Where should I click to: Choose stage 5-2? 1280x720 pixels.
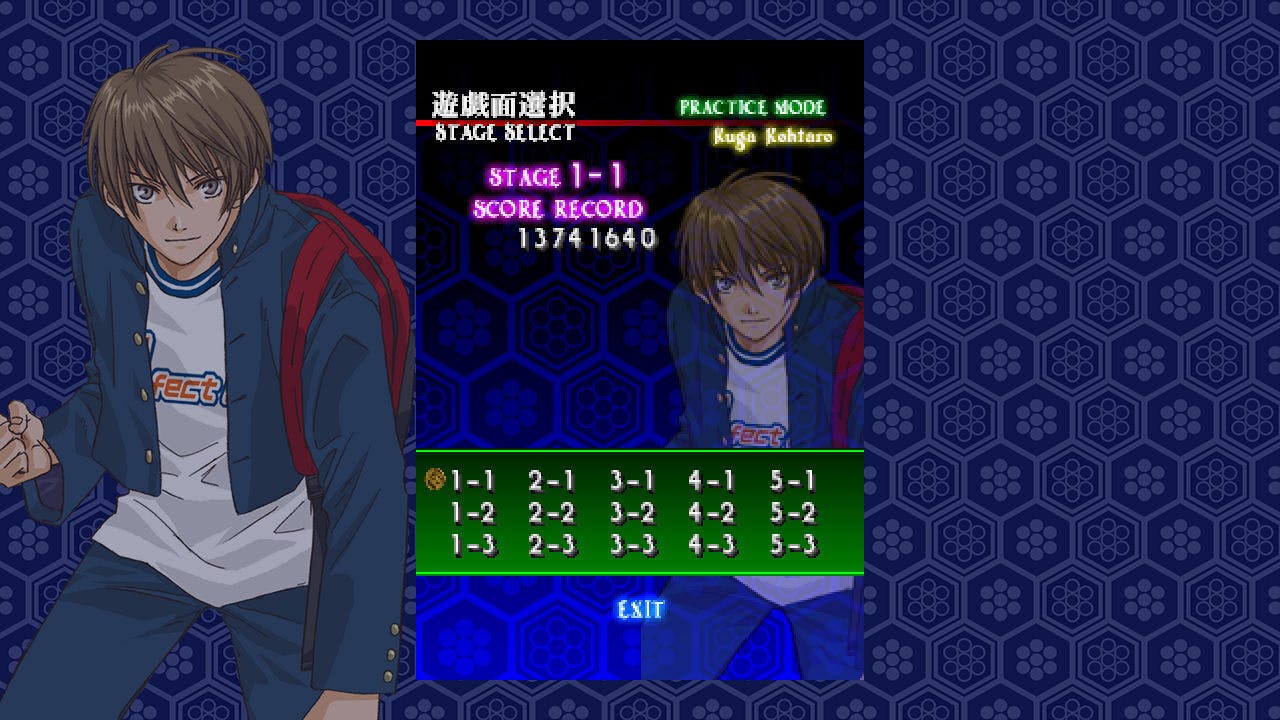793,513
